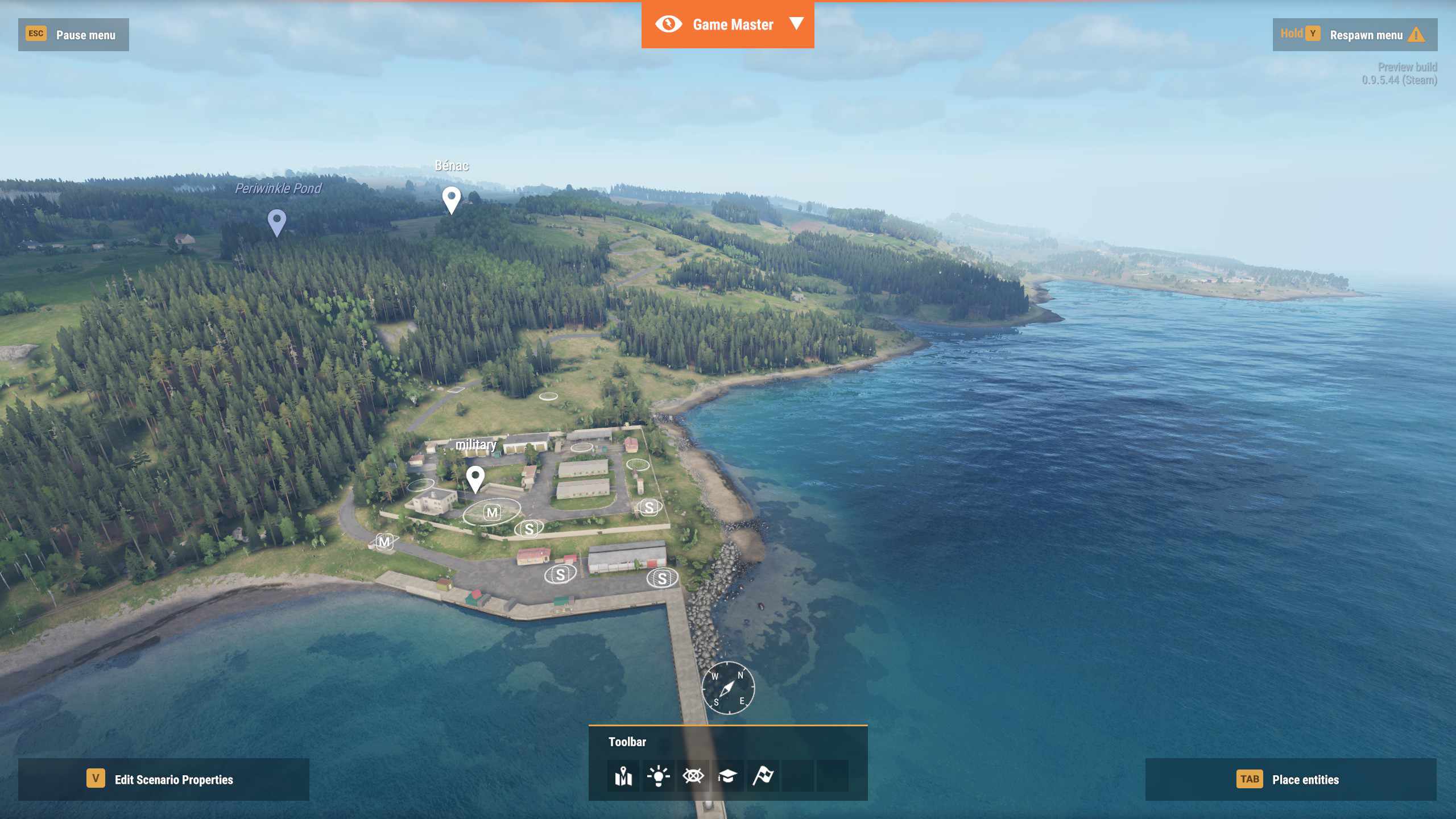Choose the Periwinkle Pond map pin
Viewport: 1456px width, 819px height.
[277, 221]
